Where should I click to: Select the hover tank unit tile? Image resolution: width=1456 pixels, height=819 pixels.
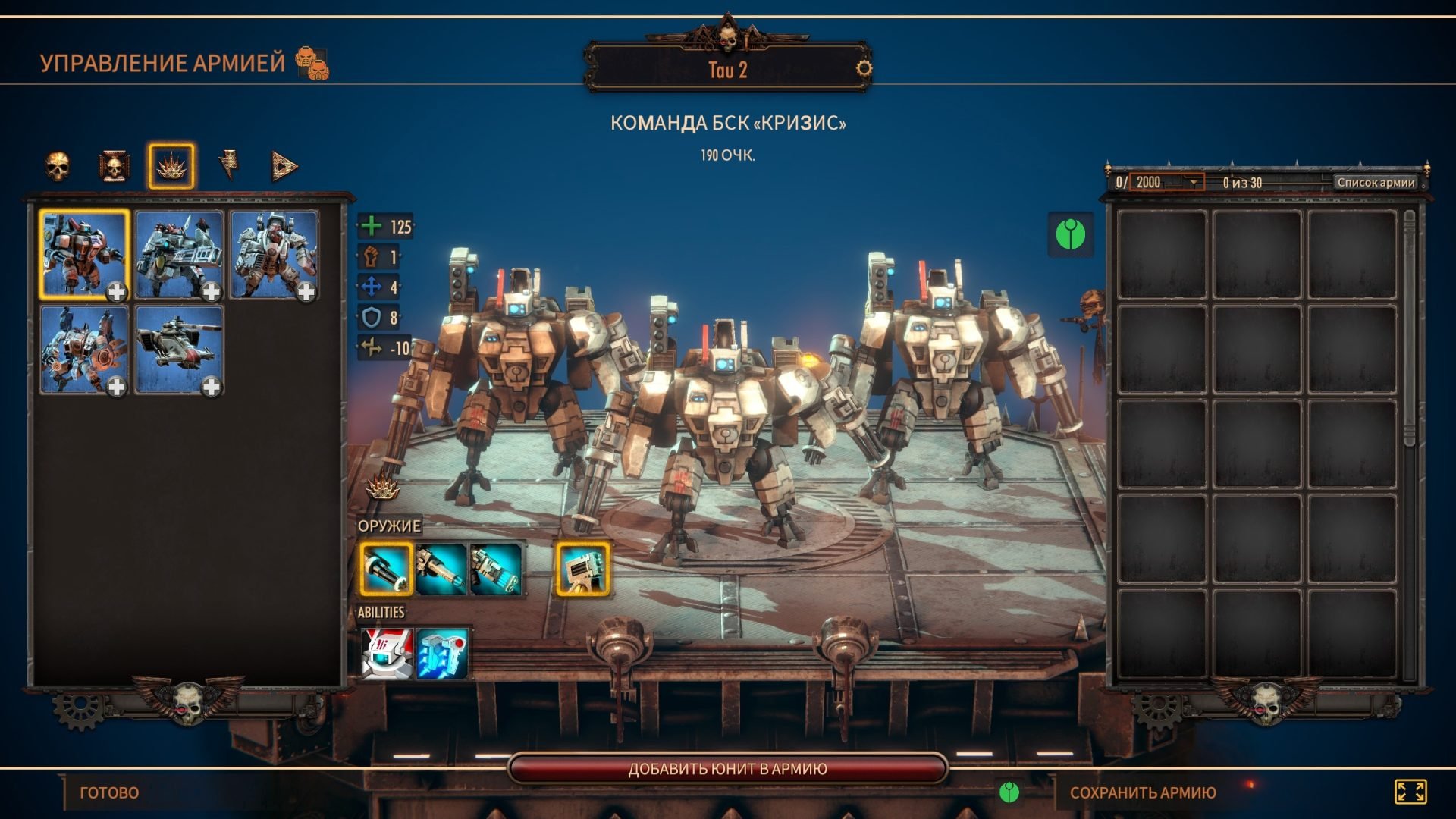tap(179, 350)
